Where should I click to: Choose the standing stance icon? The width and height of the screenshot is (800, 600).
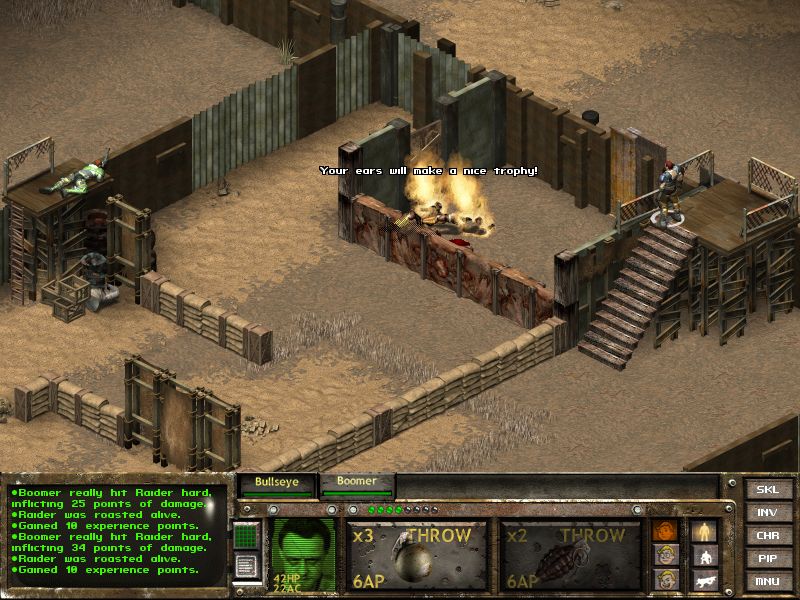click(705, 531)
